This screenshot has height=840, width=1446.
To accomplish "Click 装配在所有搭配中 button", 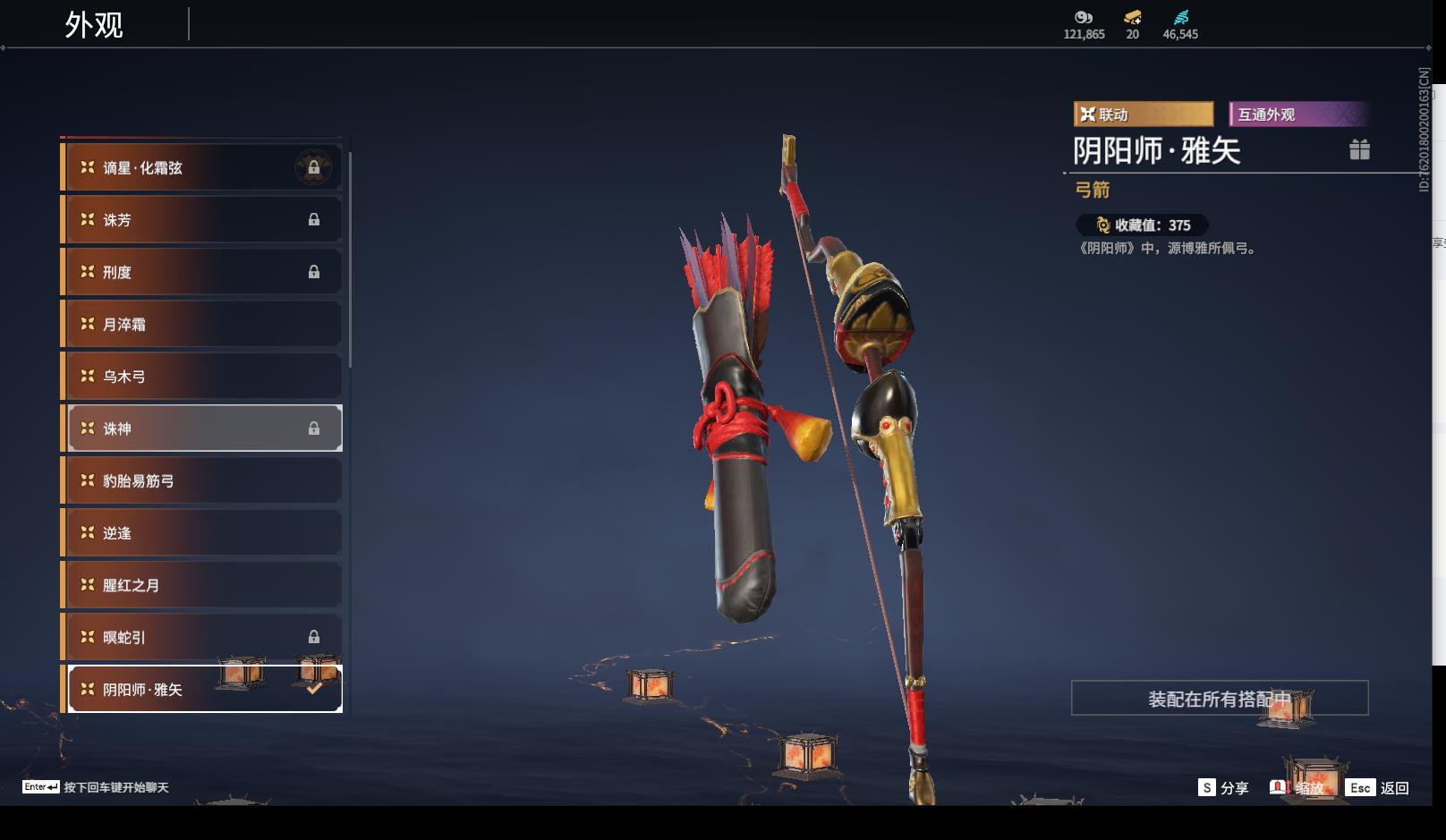I will coord(1220,698).
